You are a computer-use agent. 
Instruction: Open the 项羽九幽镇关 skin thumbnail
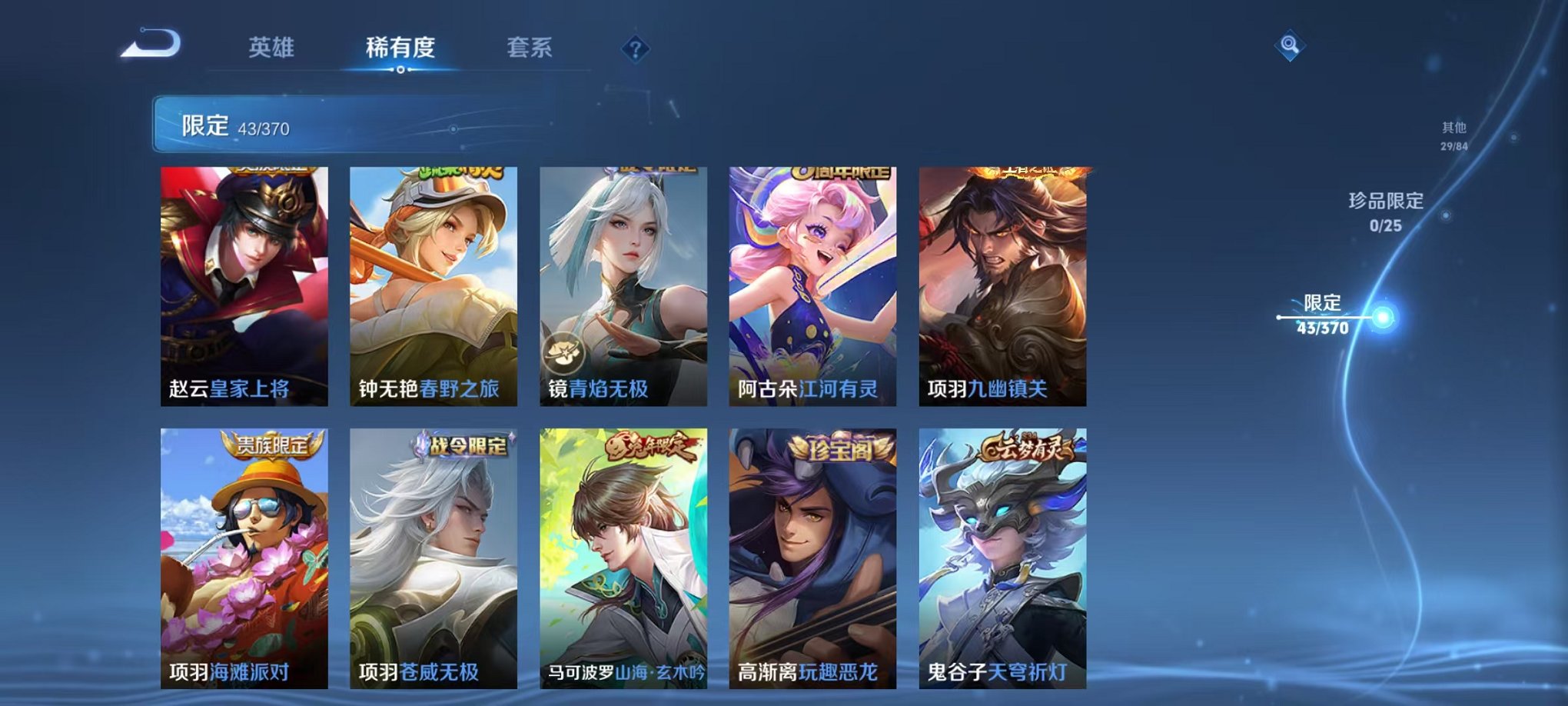(998, 285)
